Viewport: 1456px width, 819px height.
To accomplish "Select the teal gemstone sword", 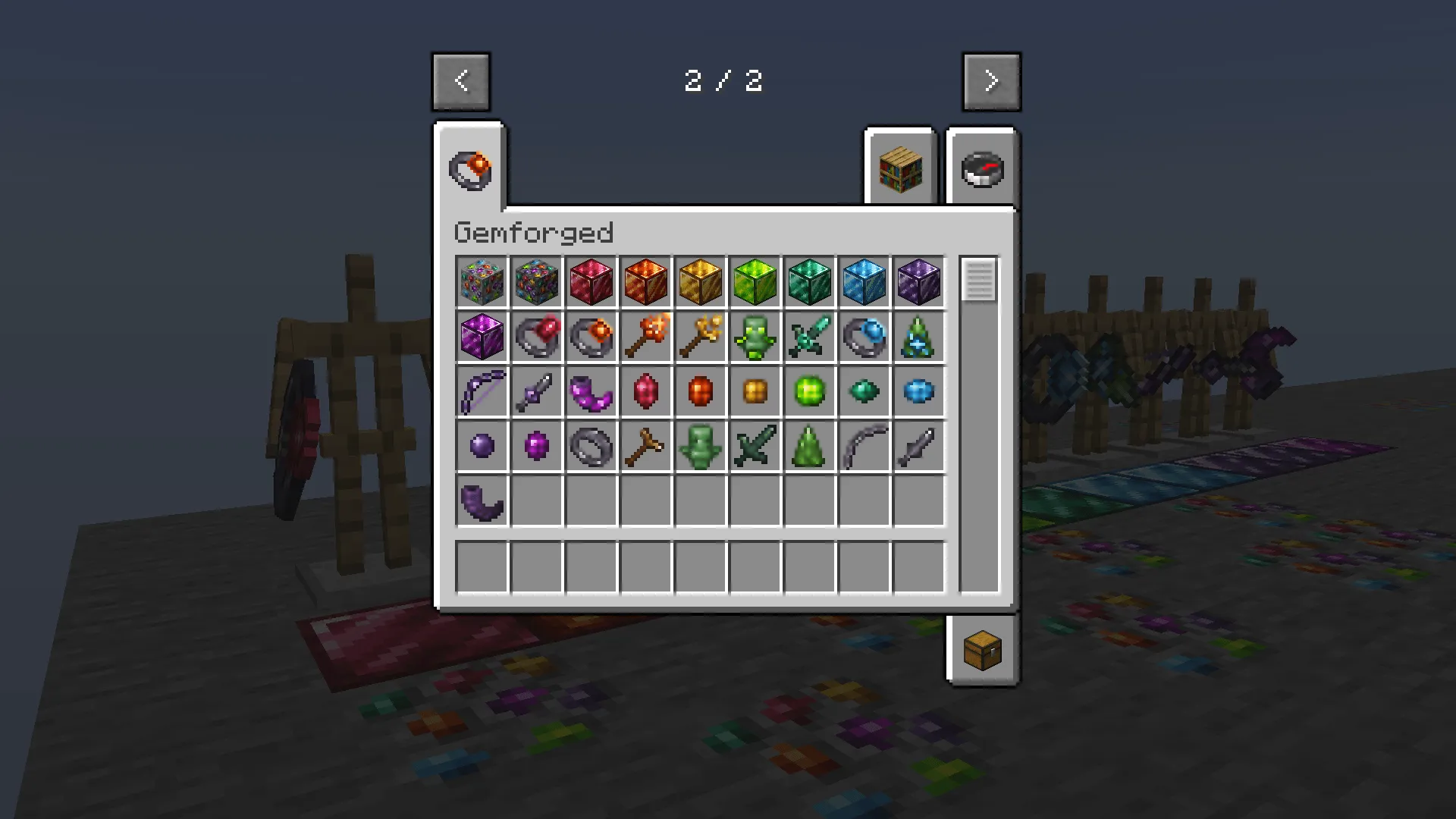I will pyautogui.click(x=809, y=337).
